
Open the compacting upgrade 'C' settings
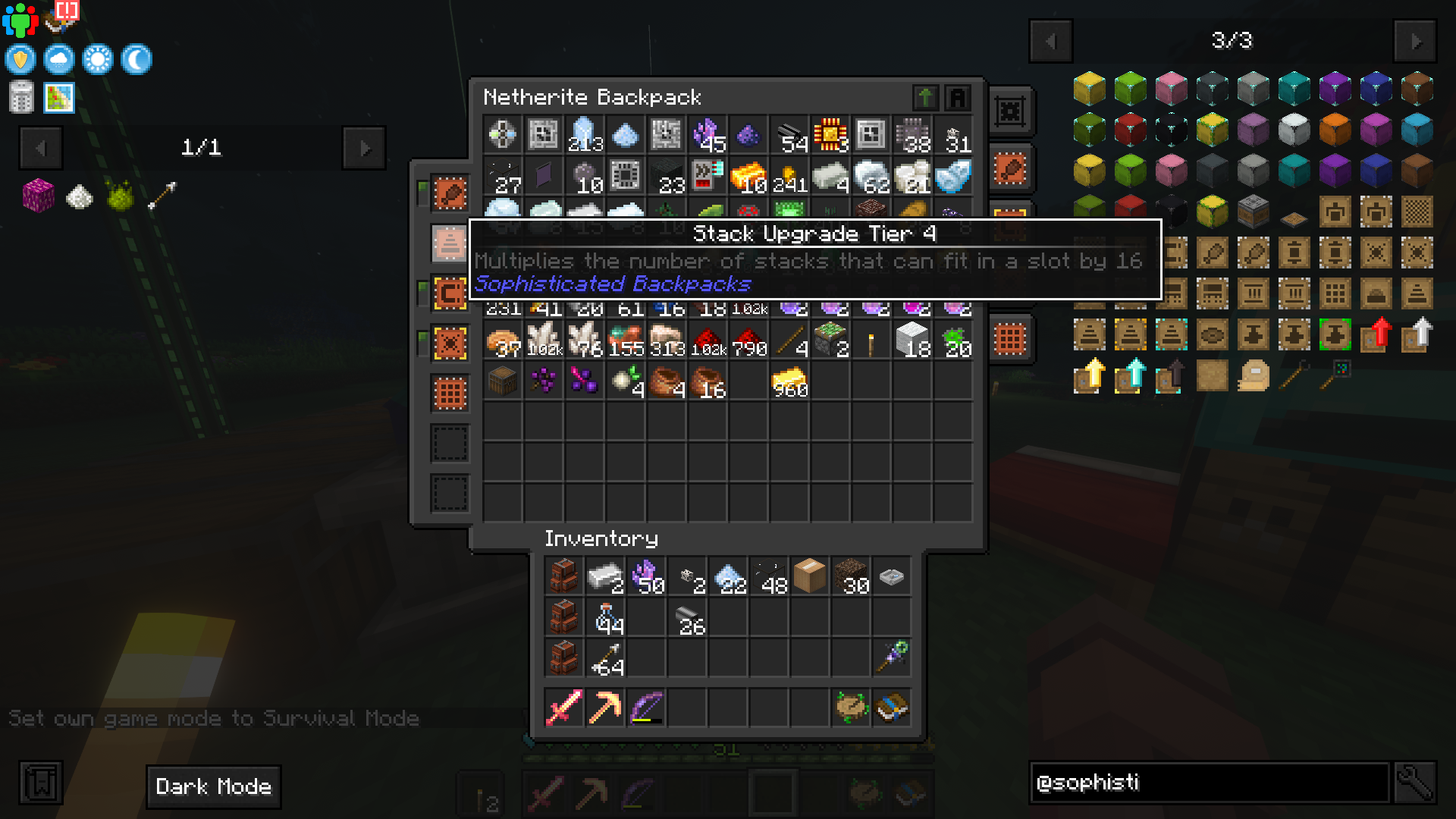pos(449,292)
